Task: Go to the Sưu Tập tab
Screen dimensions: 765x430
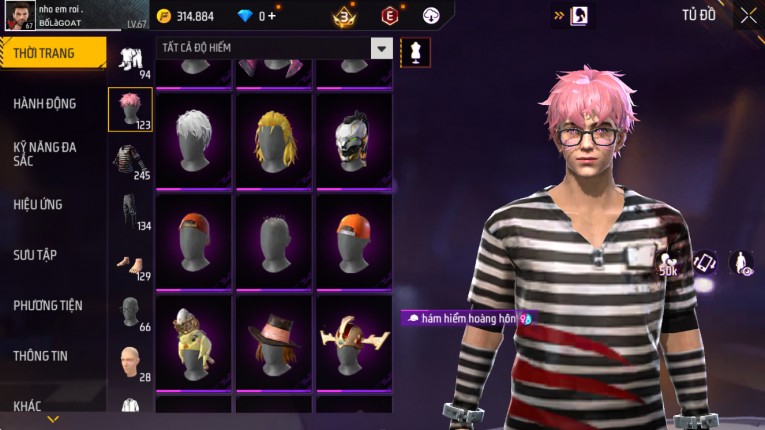Action: tap(35, 255)
